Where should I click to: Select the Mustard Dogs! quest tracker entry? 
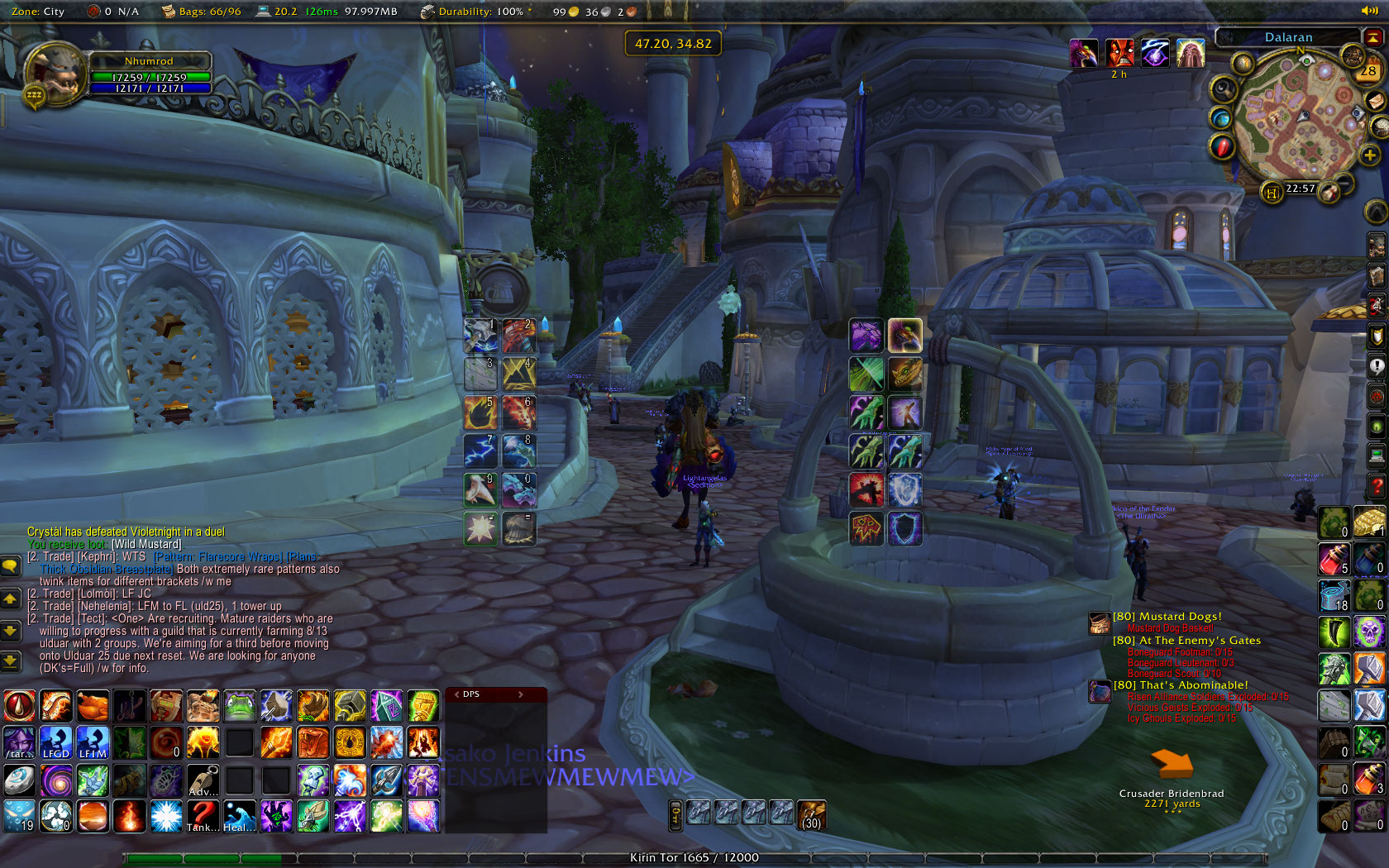click(x=1167, y=617)
